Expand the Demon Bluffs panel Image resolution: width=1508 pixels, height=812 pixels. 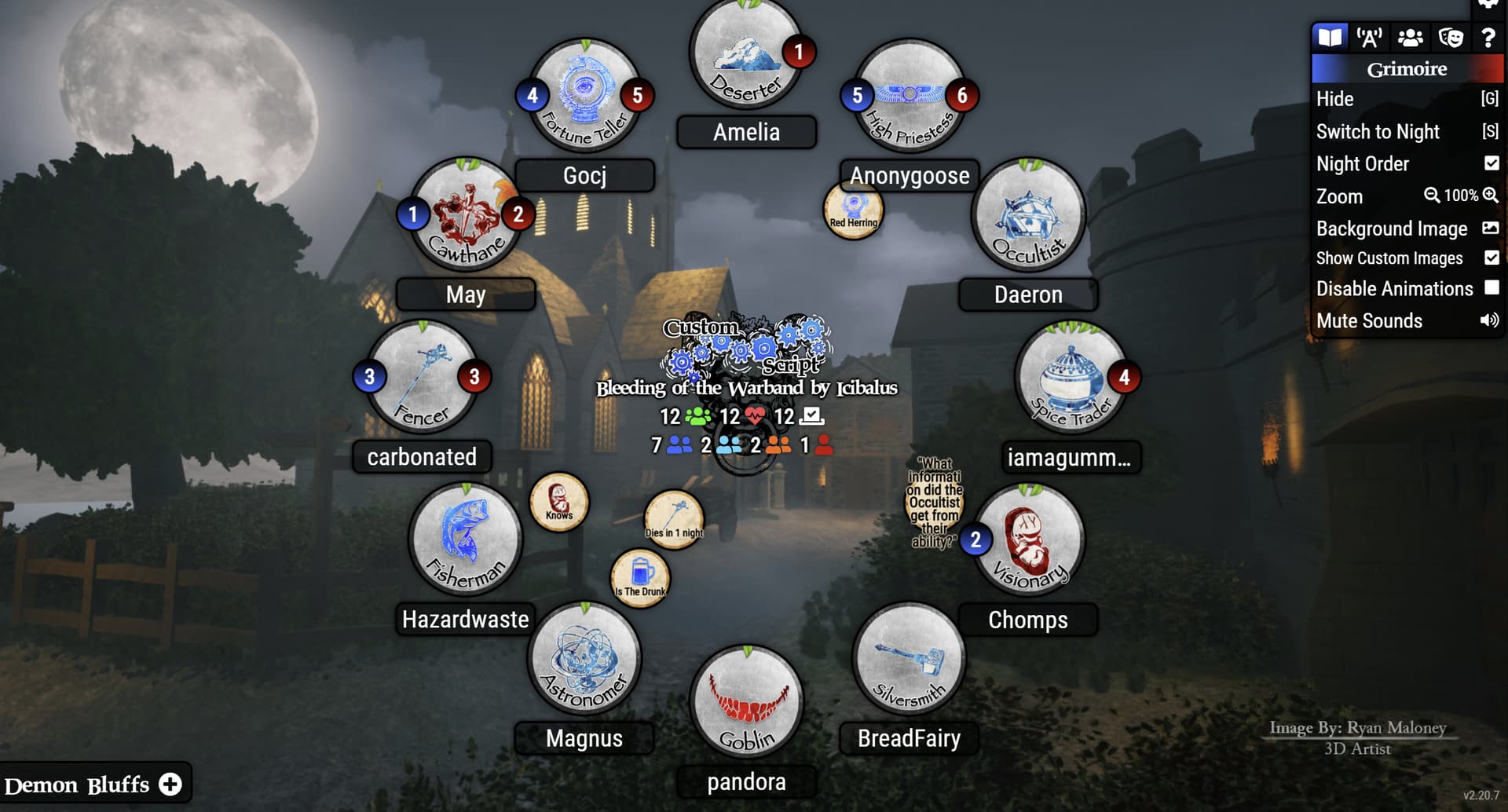(x=170, y=784)
